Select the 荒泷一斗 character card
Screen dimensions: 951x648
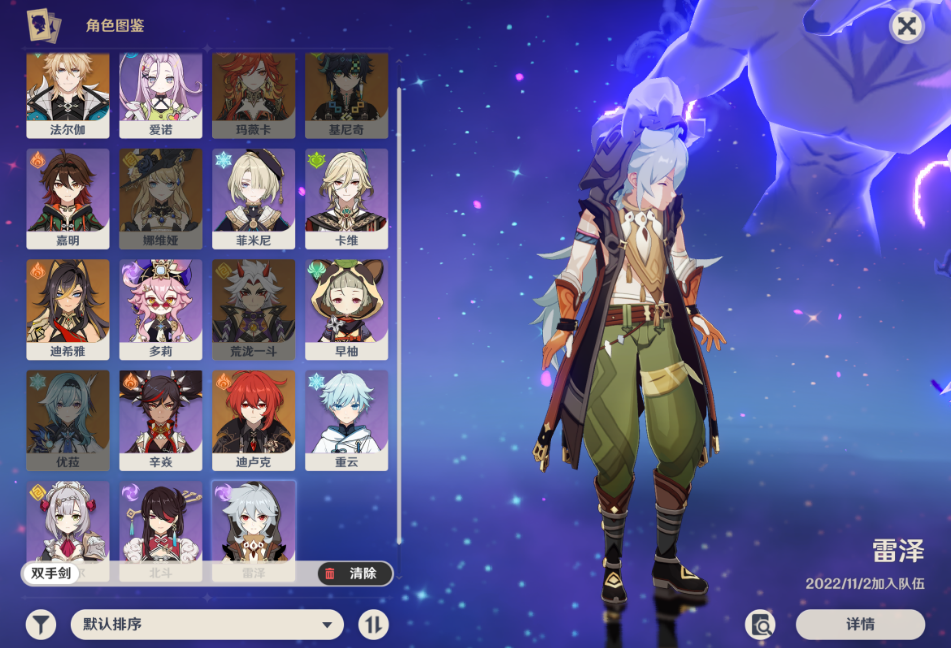point(254,309)
